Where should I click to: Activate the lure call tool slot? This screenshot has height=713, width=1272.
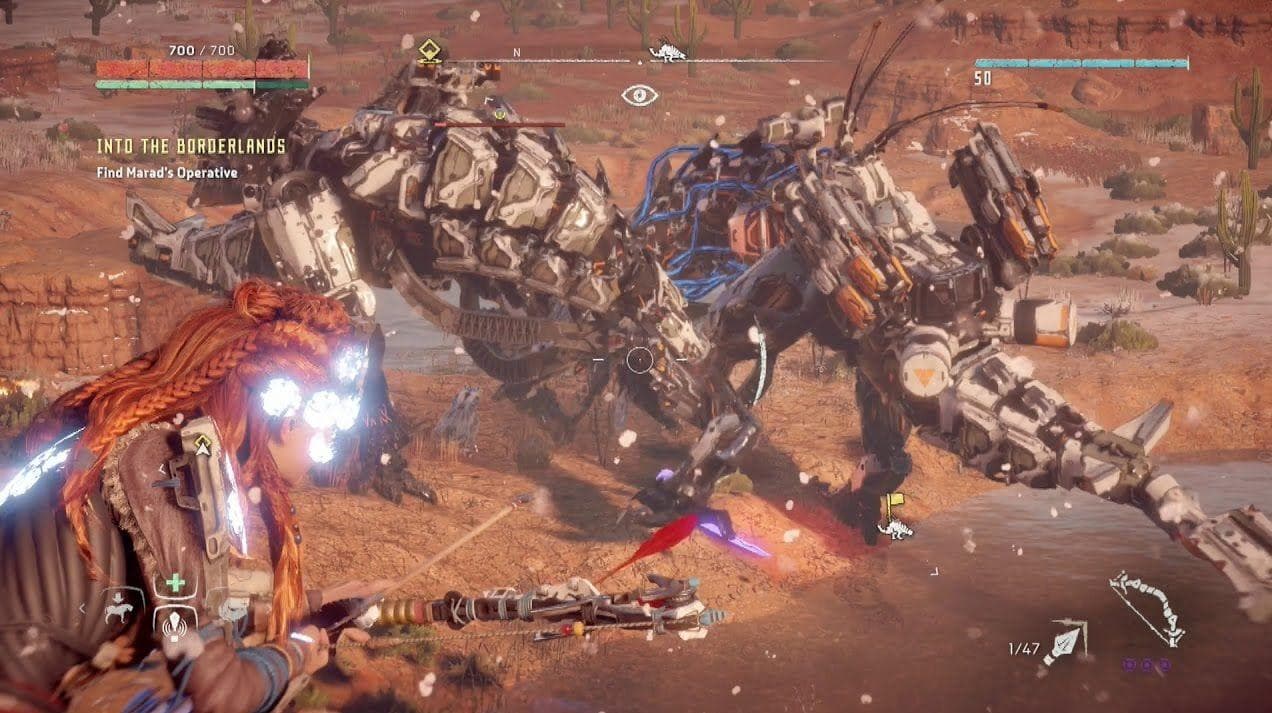click(x=175, y=623)
